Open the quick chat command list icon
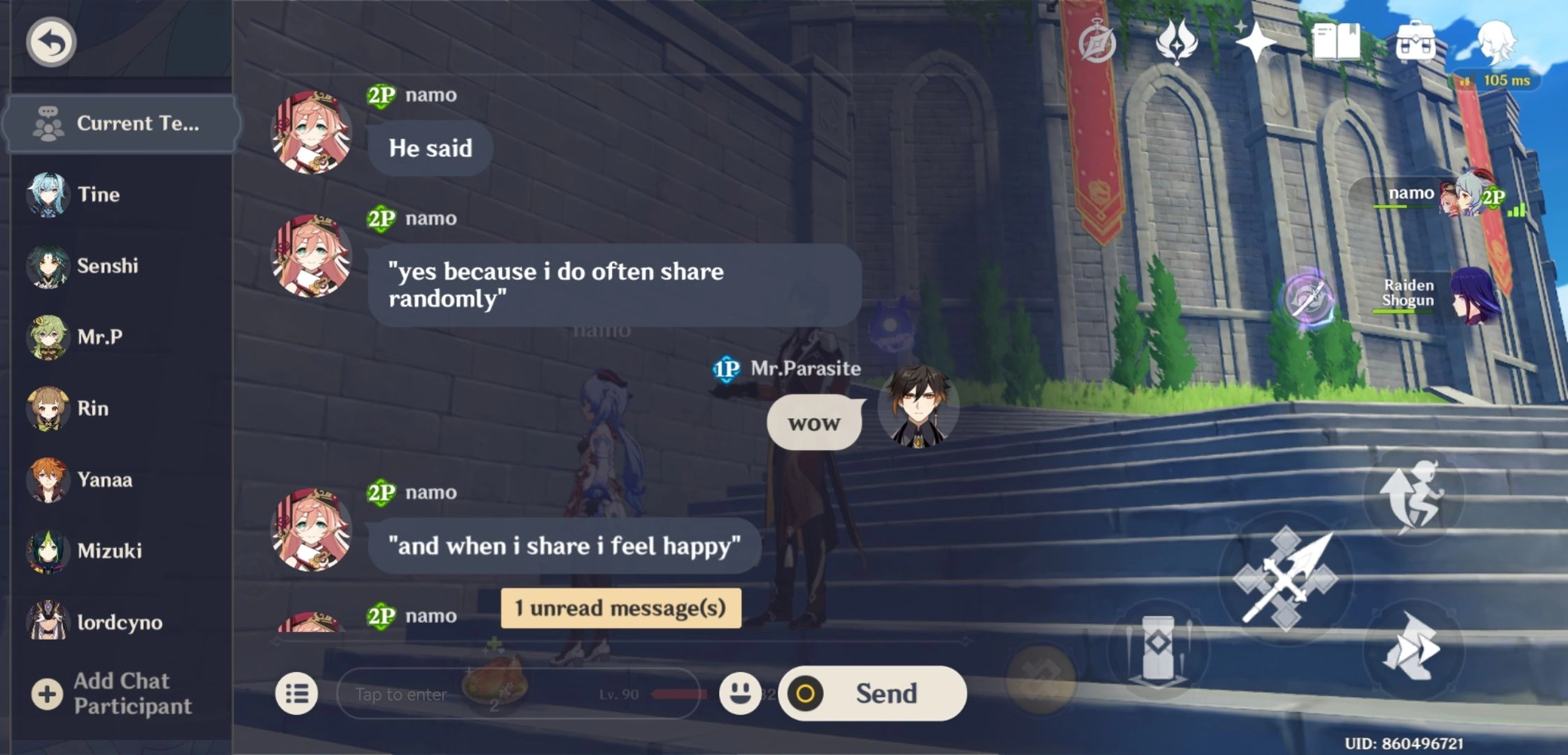Viewport: 1568px width, 755px height. tap(297, 693)
